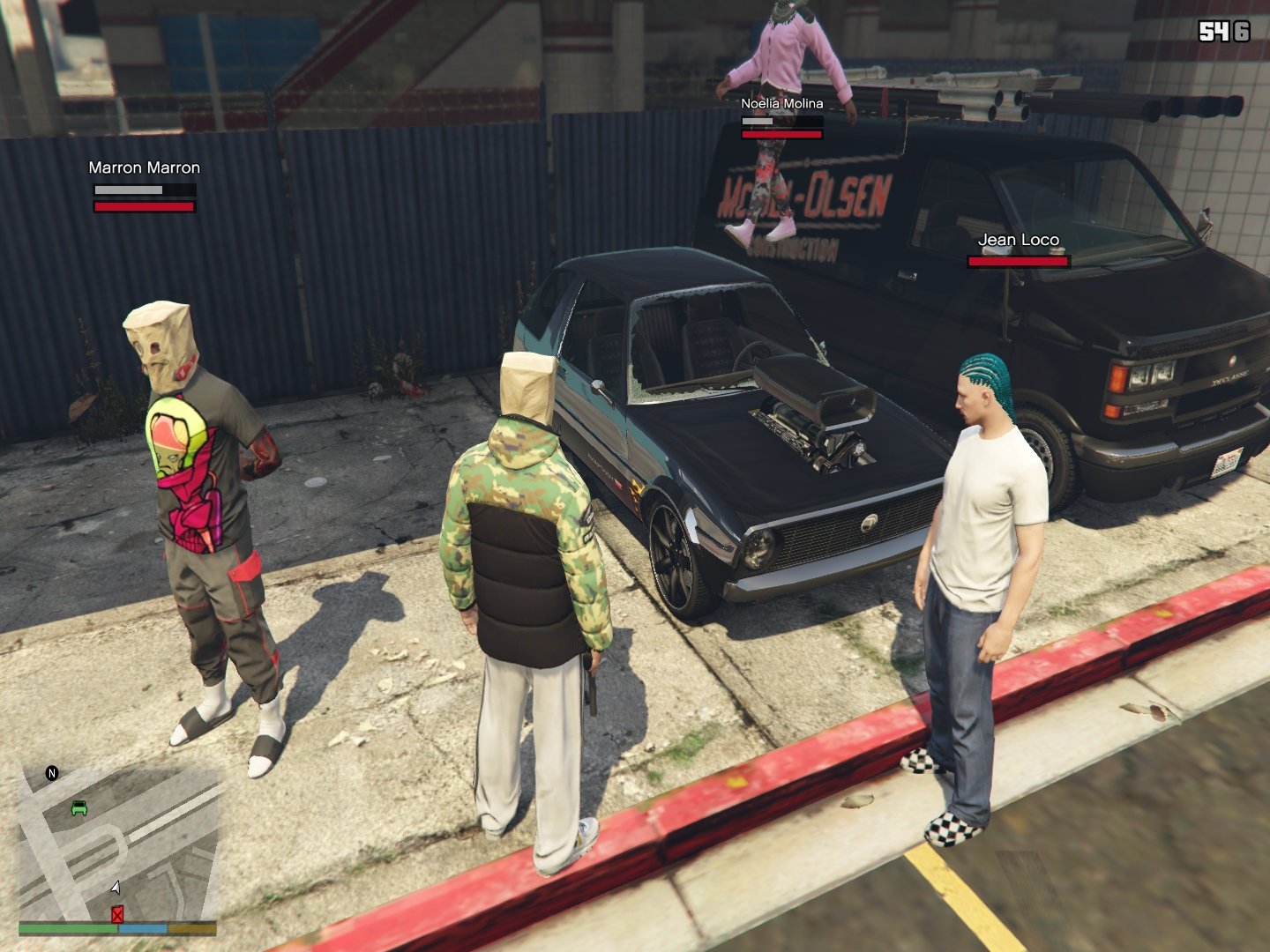The width and height of the screenshot is (1270, 952).
Task: Click the north N compass indicator
Action: pos(52,774)
